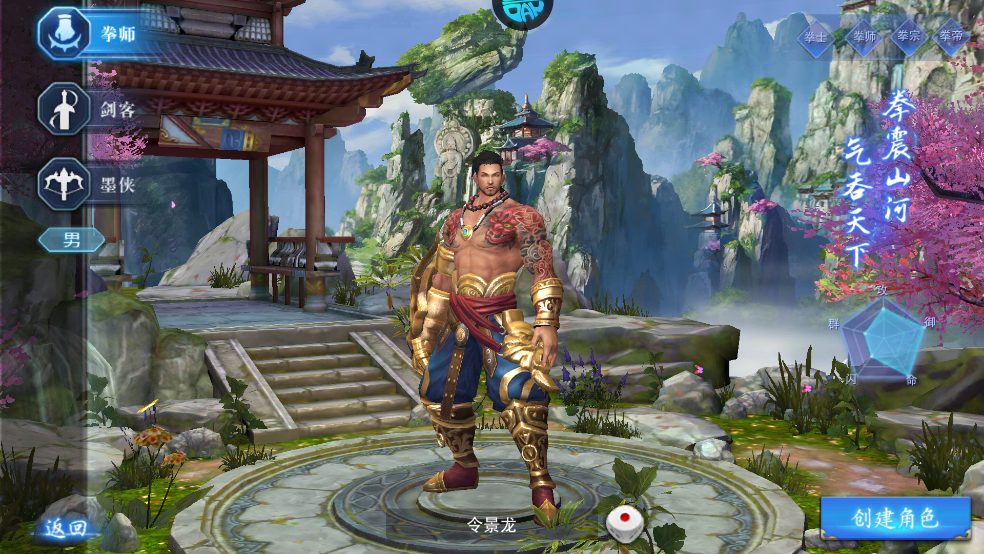The width and height of the screenshot is (984, 554).
Task: Show the 拳宗 rank stage
Action: pos(908,37)
